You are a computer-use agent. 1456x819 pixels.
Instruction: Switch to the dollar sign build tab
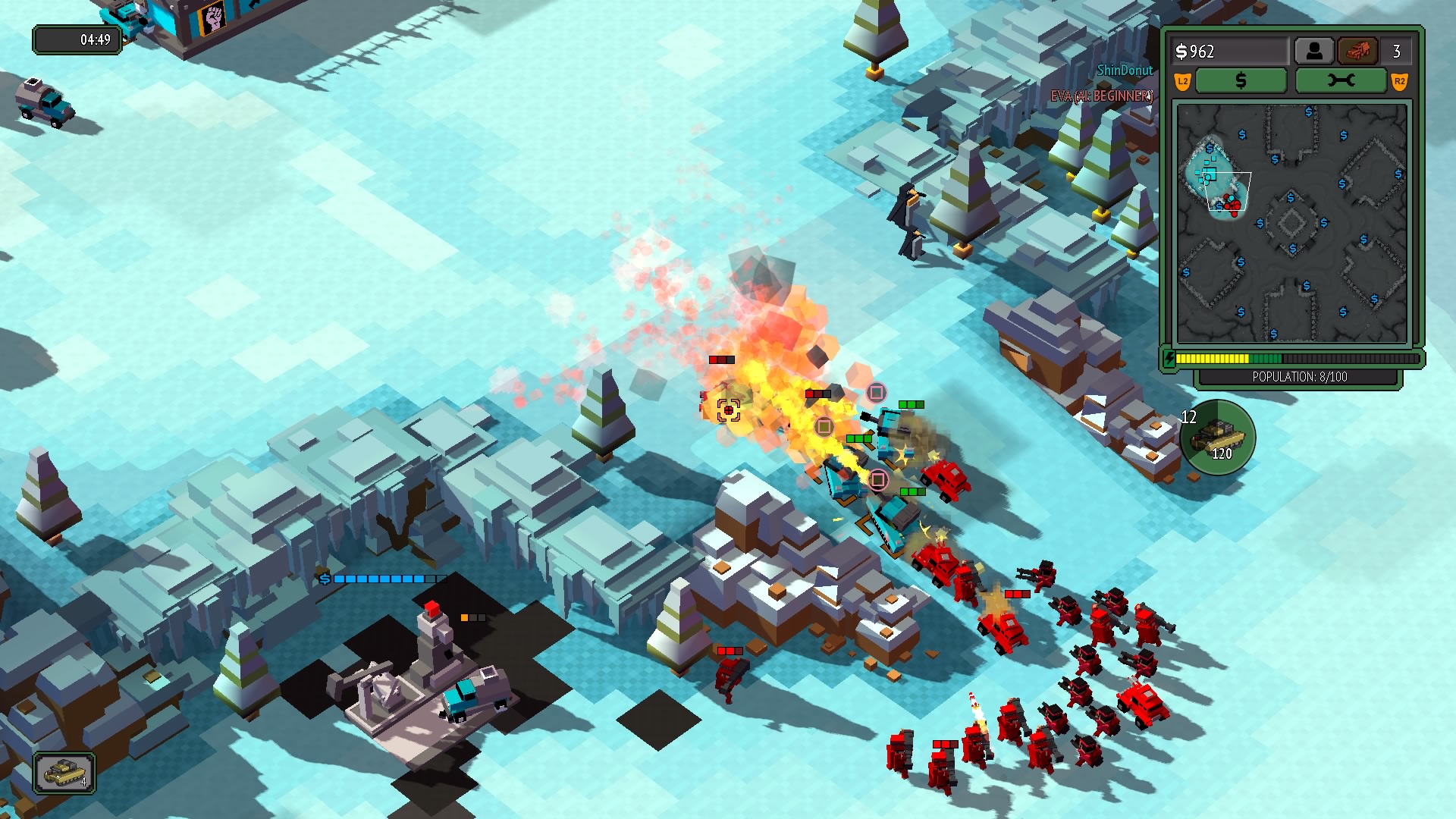pos(1241,80)
